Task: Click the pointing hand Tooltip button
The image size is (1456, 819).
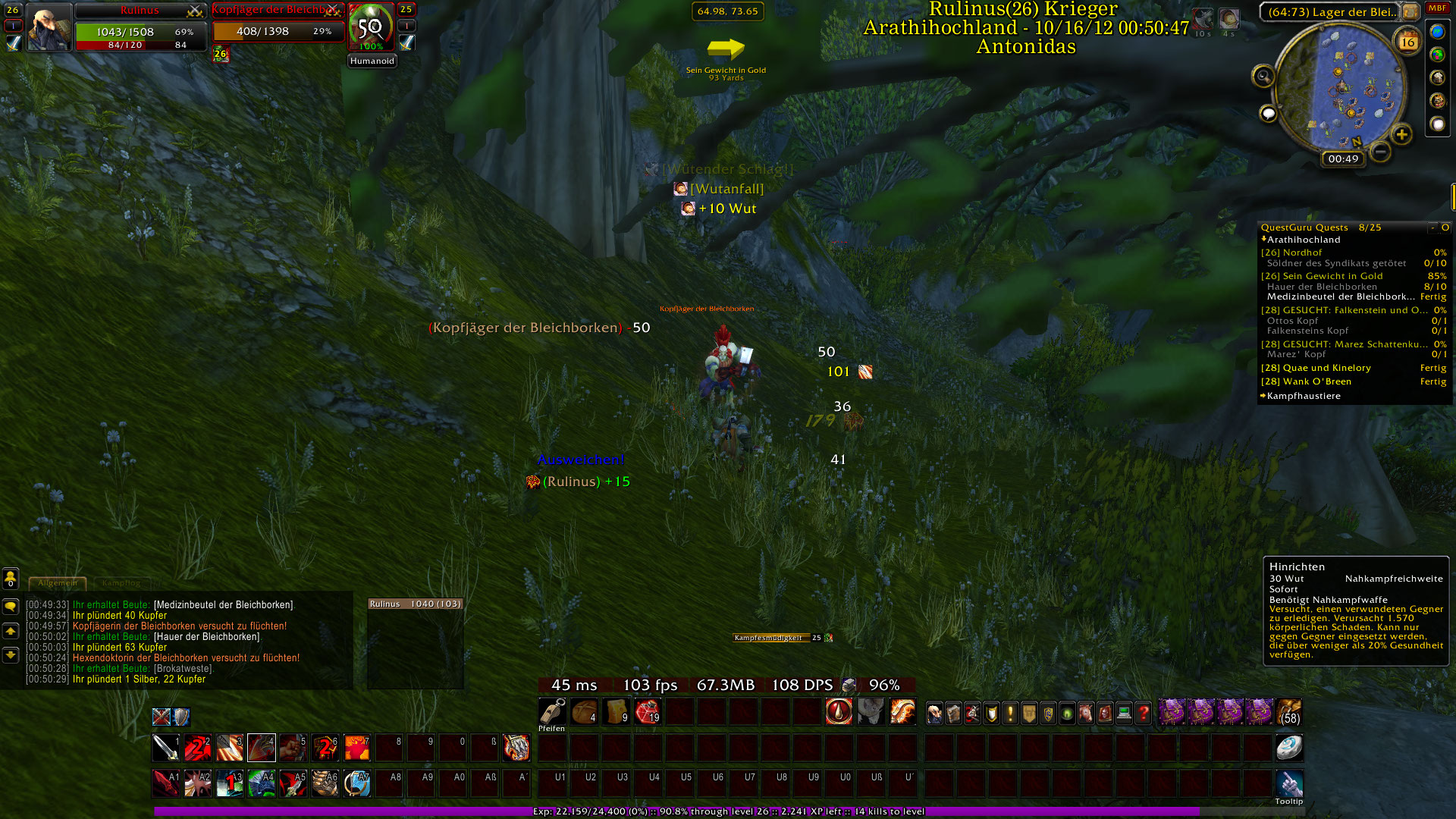Action: tap(1288, 784)
